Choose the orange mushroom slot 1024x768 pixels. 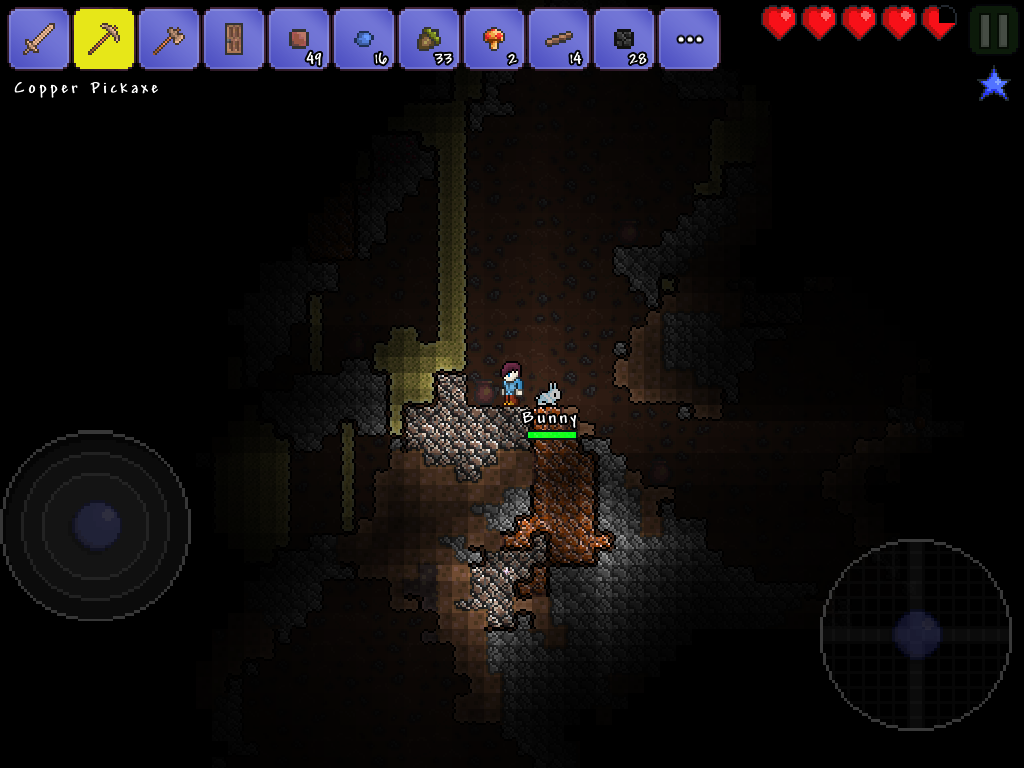494,39
